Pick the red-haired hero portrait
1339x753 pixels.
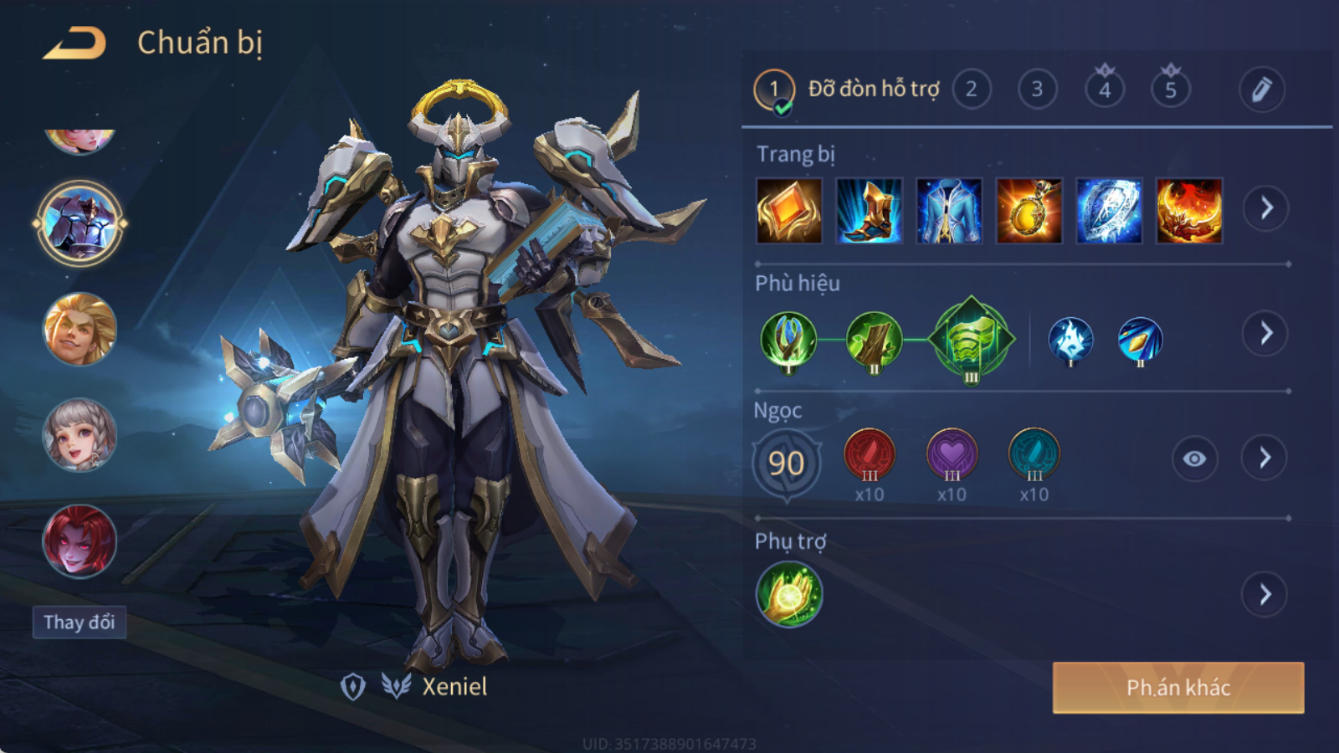[80, 541]
